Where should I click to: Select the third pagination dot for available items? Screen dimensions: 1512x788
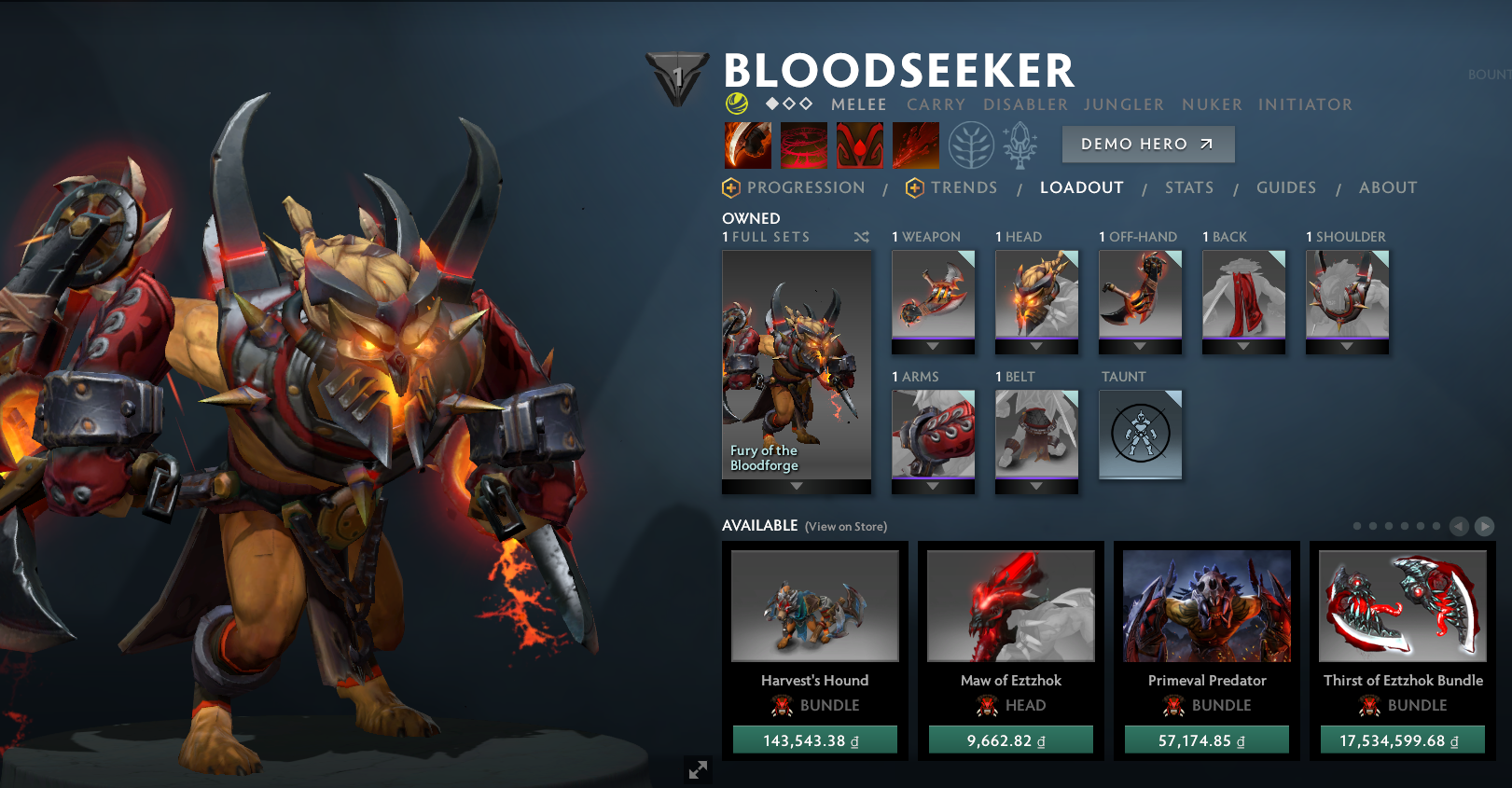click(x=1387, y=526)
